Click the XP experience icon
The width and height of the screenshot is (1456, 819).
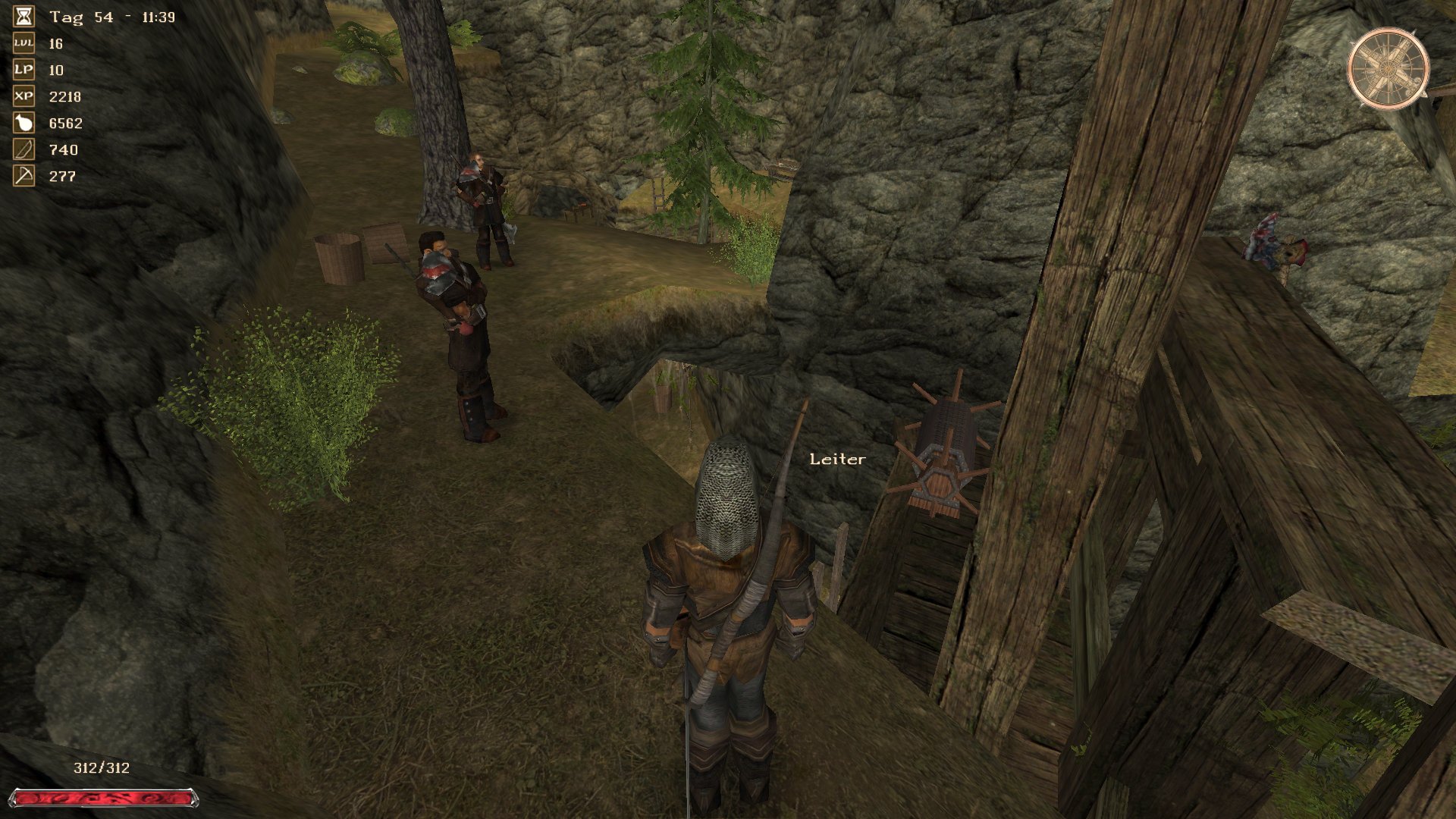click(24, 96)
